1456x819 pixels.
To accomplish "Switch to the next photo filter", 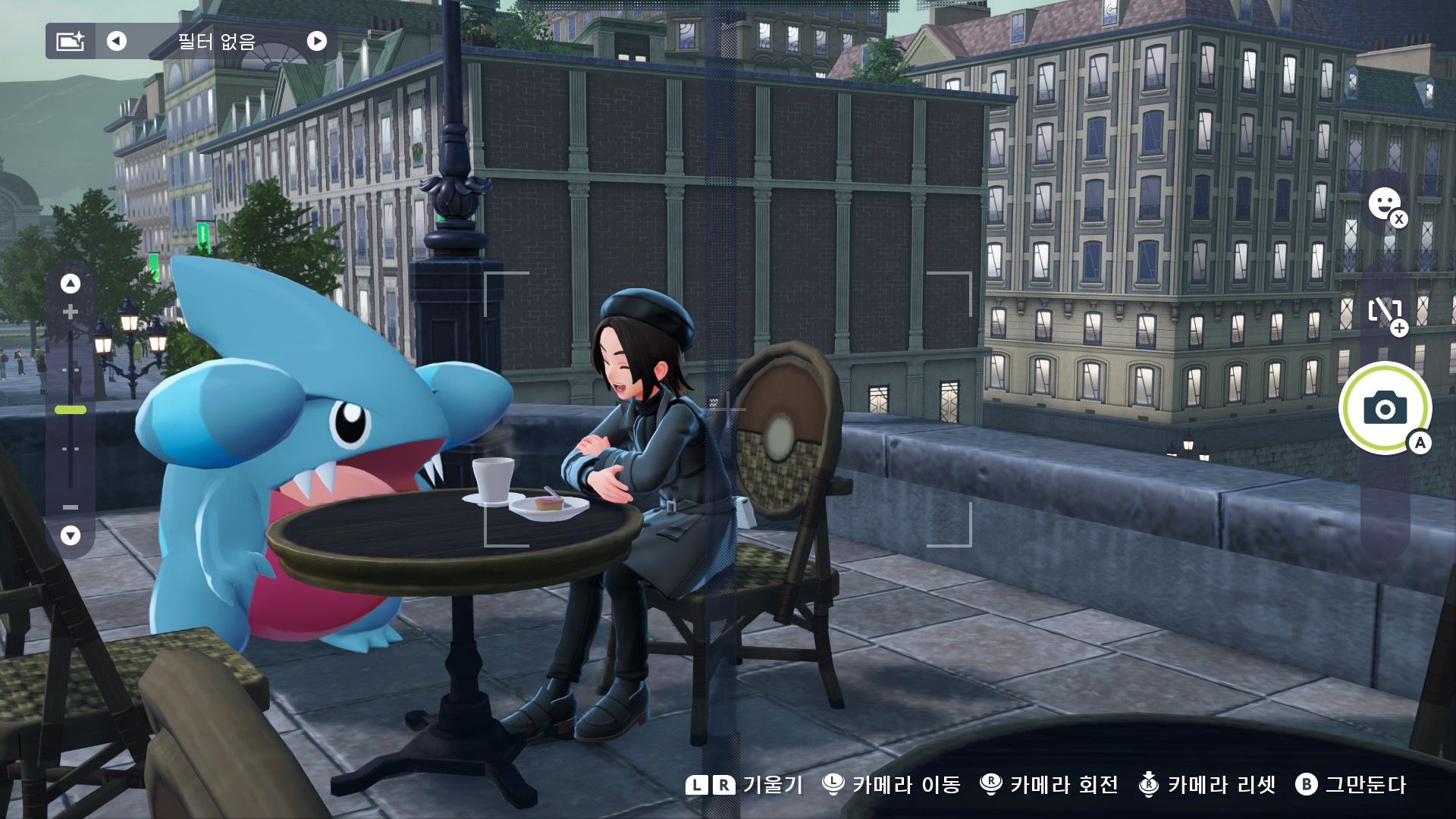I will pyautogui.click(x=317, y=41).
